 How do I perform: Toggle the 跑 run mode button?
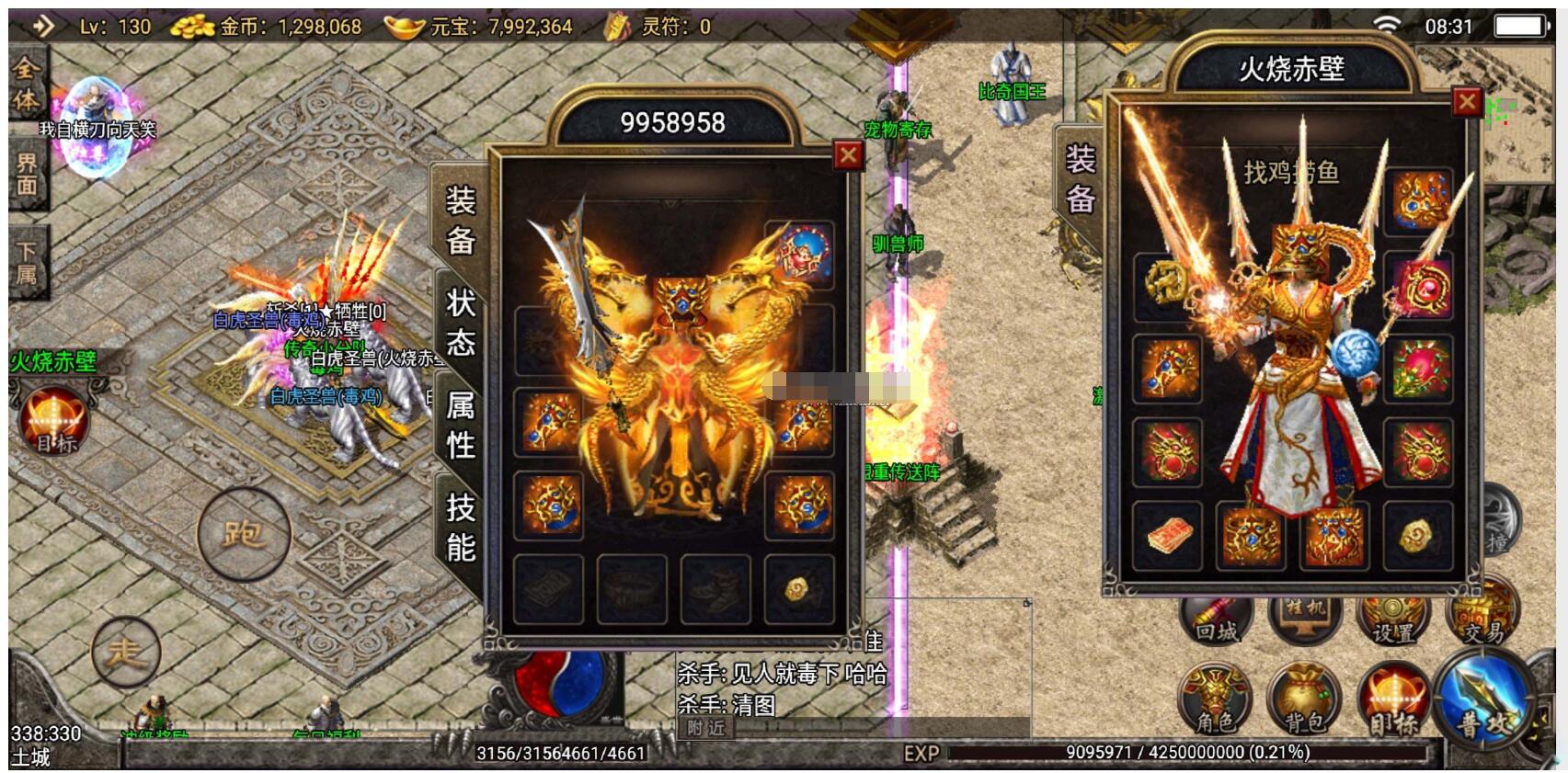(x=244, y=534)
